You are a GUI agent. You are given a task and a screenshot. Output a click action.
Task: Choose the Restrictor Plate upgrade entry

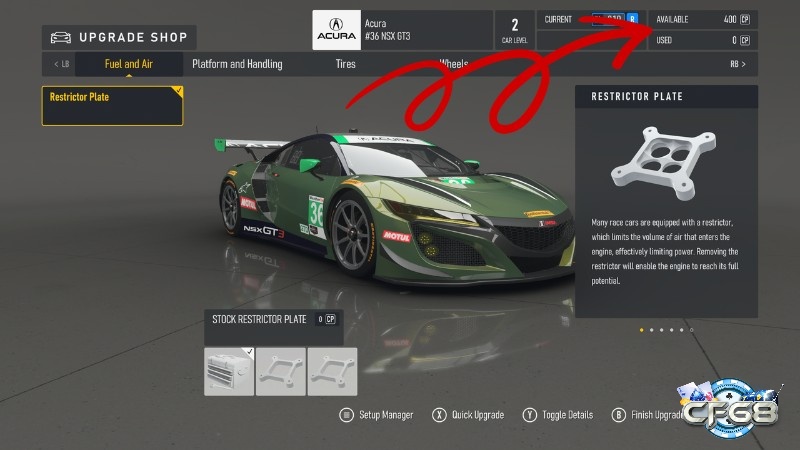[x=112, y=105]
